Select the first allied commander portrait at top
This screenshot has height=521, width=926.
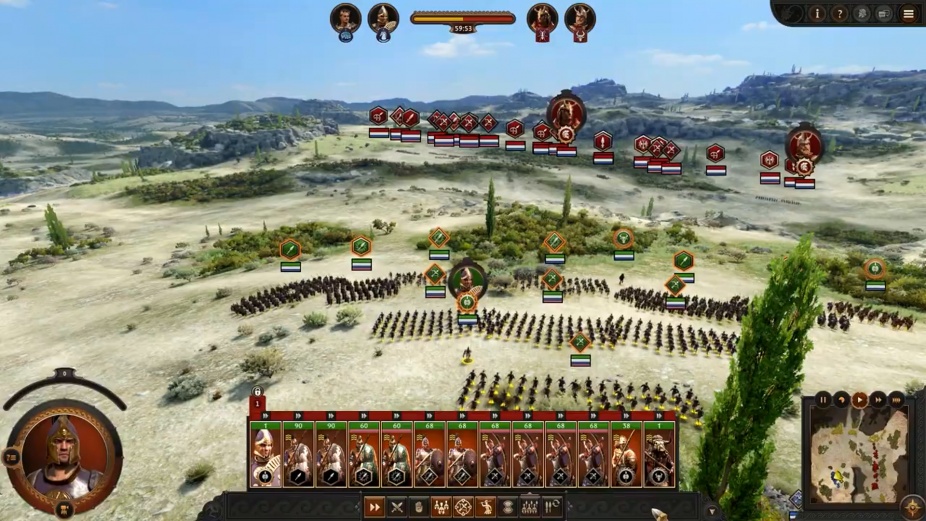click(345, 18)
